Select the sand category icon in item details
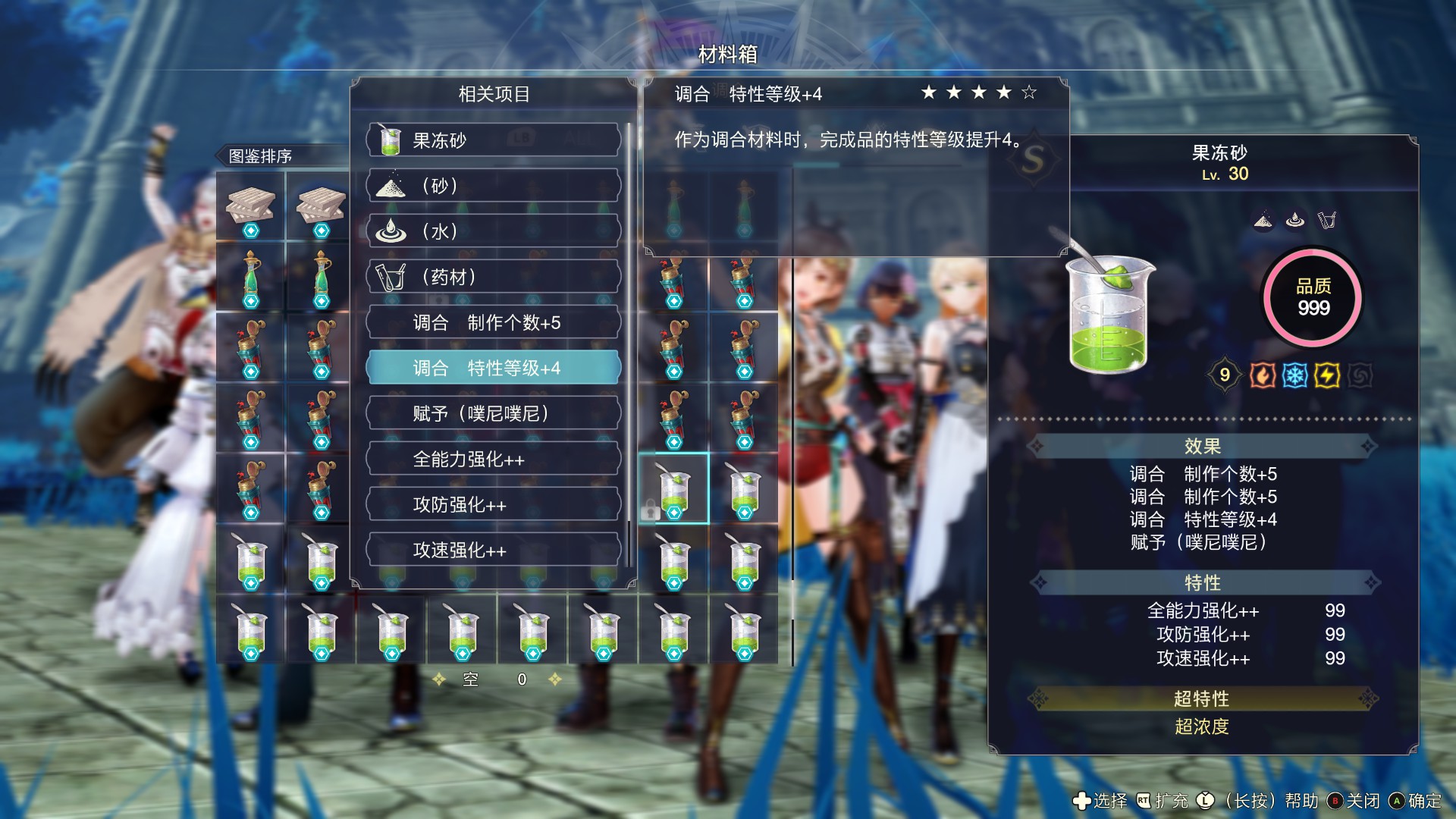Viewport: 1456px width, 819px height. tap(1263, 221)
